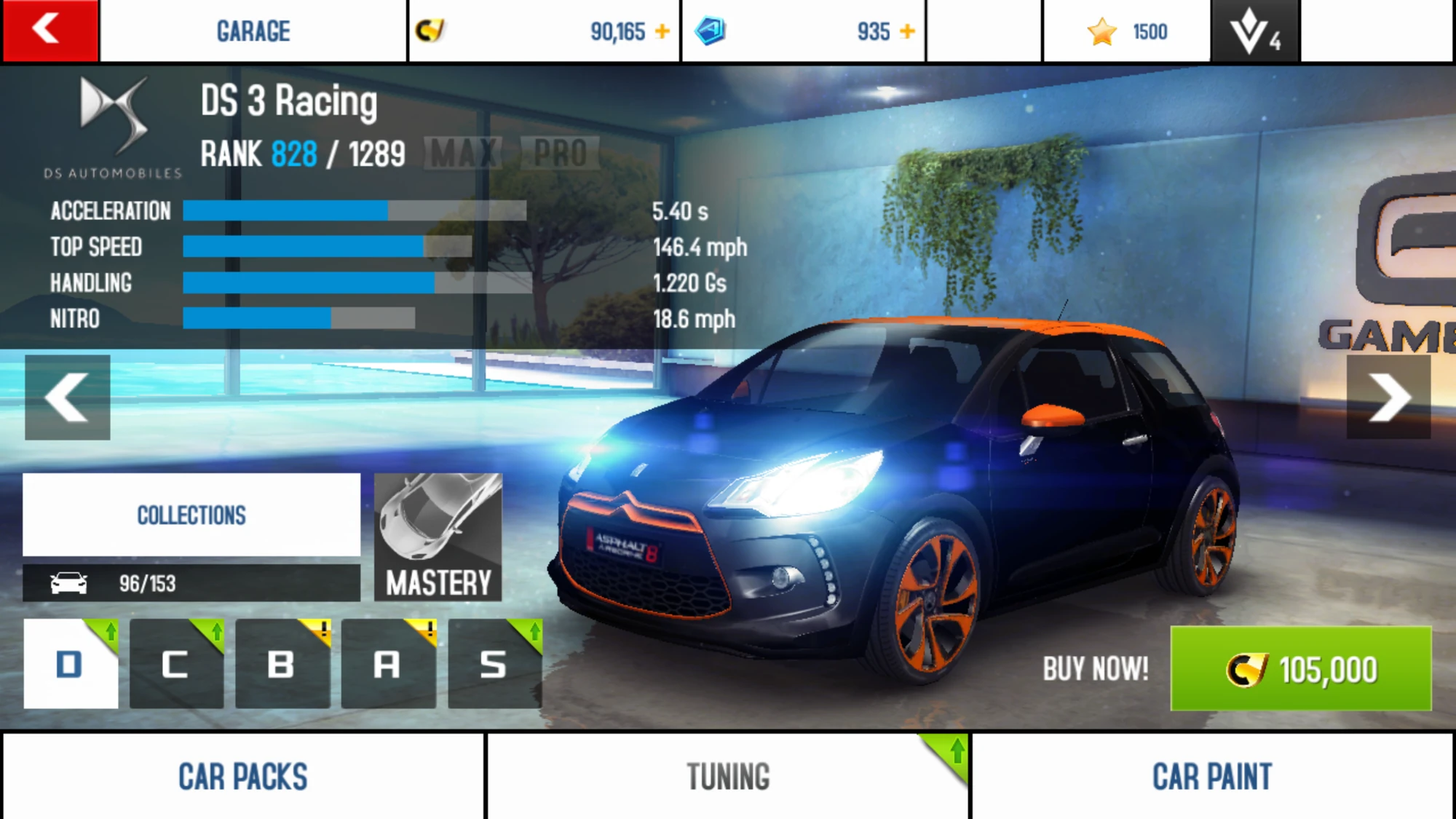Expand the Class C category
1456x819 pixels.
click(175, 663)
